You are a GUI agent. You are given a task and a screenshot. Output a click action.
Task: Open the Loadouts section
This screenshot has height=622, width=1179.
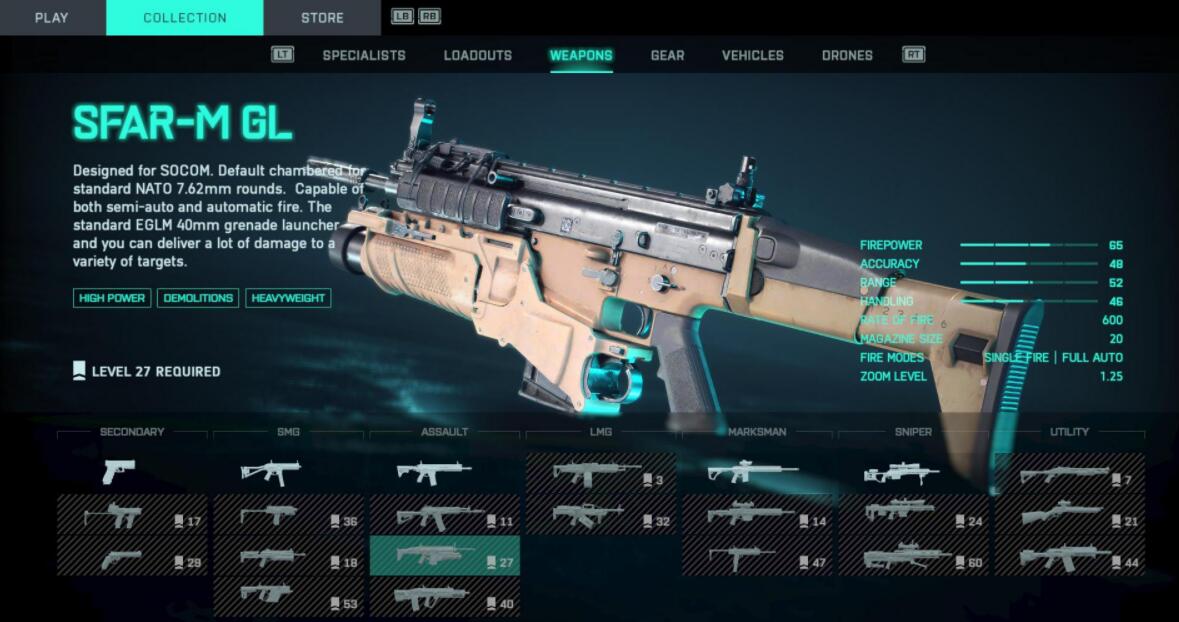coord(478,55)
